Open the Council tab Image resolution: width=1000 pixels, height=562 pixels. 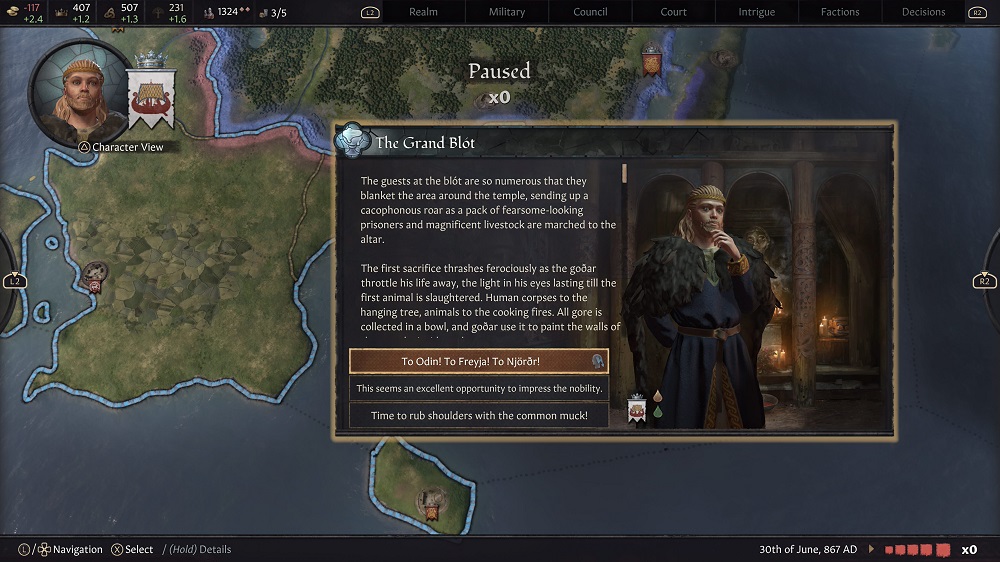(591, 12)
